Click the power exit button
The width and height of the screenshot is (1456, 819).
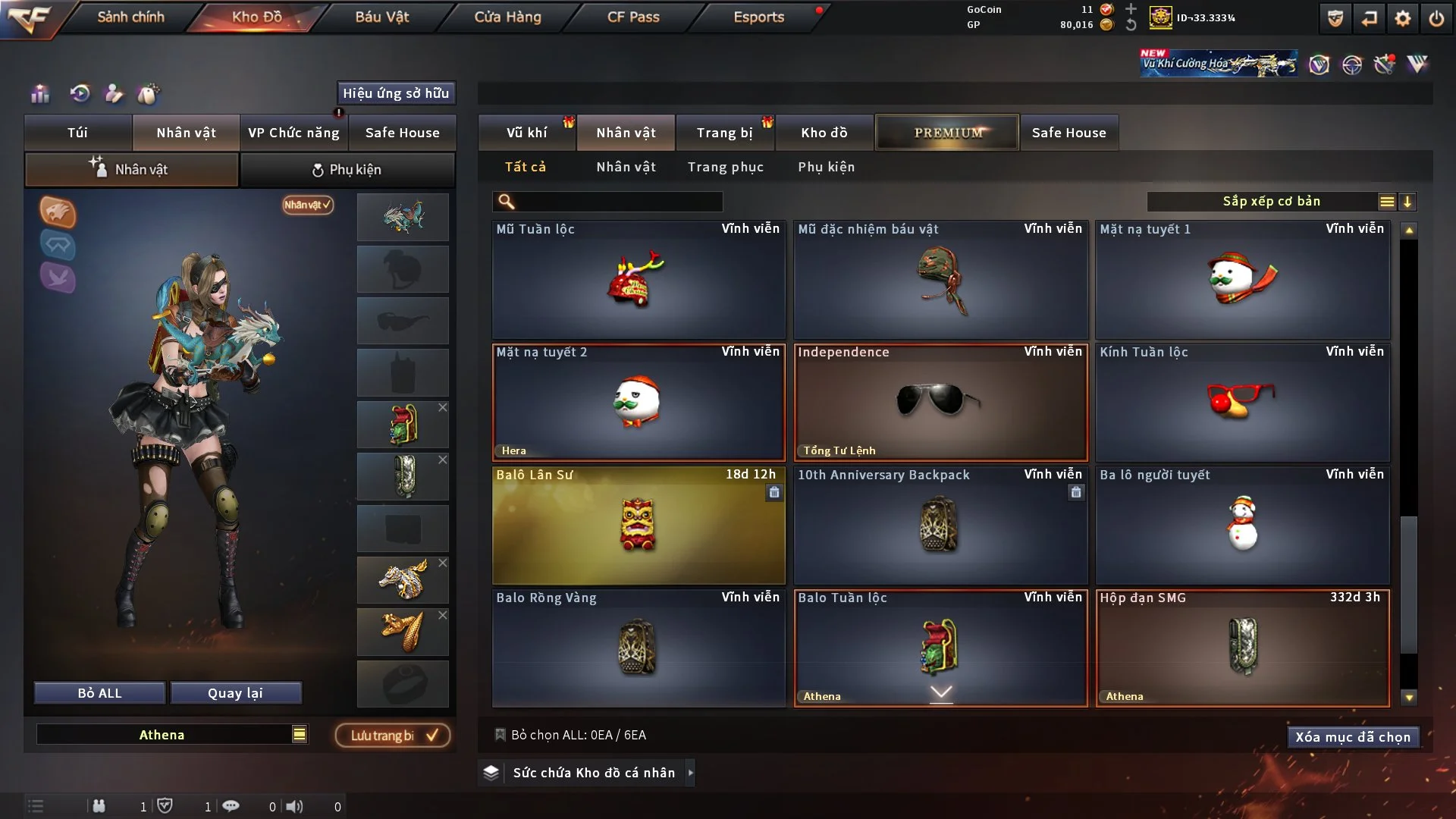1436,18
